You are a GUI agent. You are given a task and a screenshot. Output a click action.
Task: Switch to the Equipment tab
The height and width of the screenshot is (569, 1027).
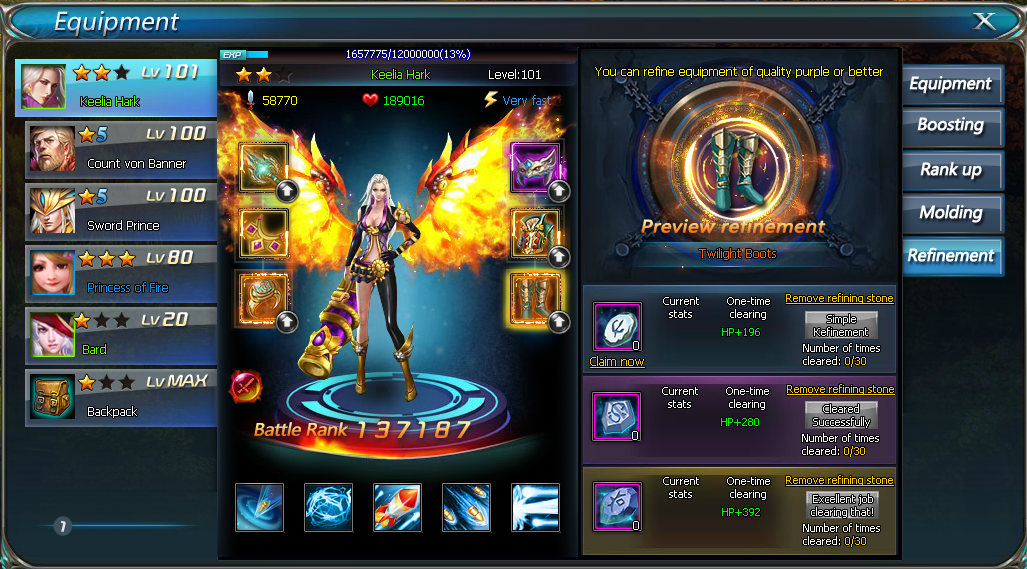point(950,84)
